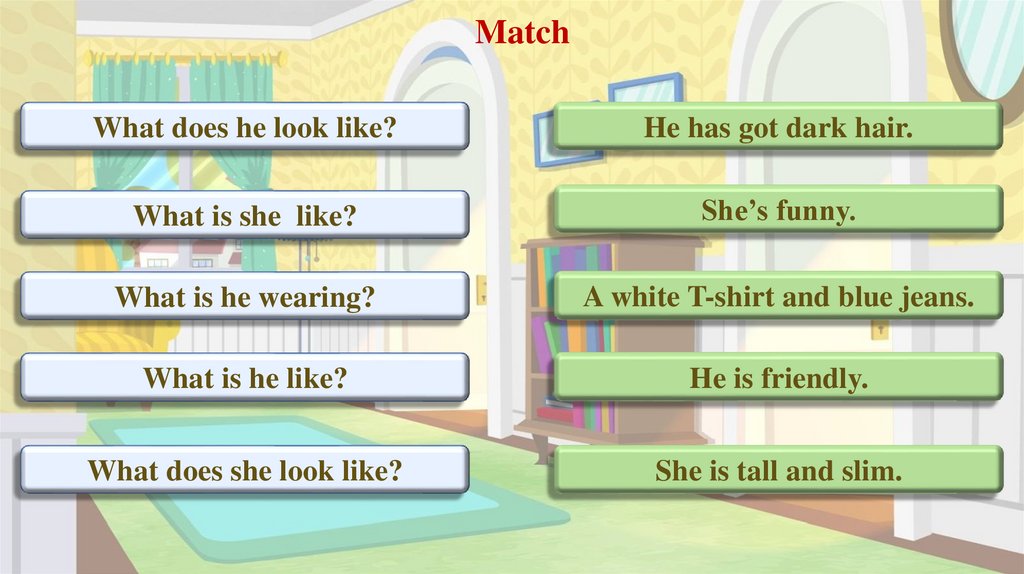This screenshot has height=574, width=1024.
Task: Choose the "He is friendly." answer
Action: pyautogui.click(x=778, y=377)
